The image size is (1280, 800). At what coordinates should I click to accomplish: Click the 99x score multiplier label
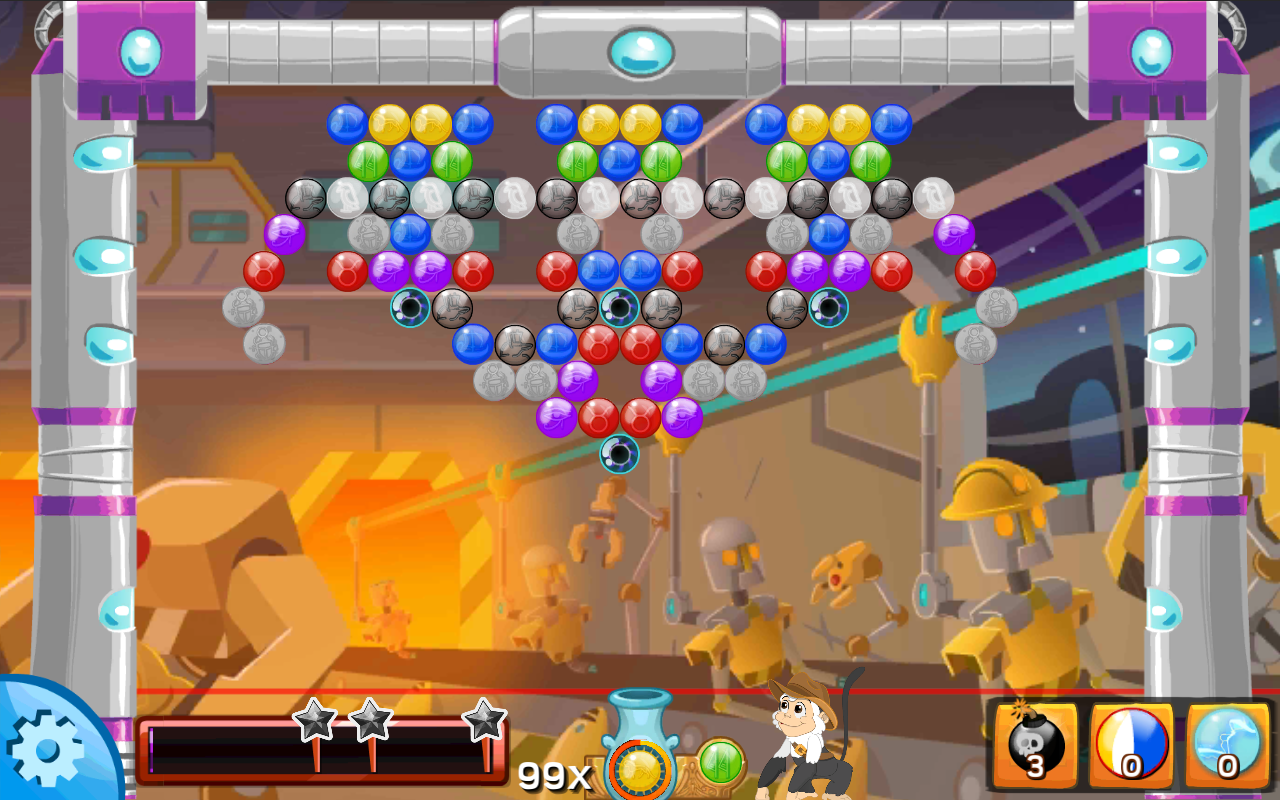[x=551, y=774]
